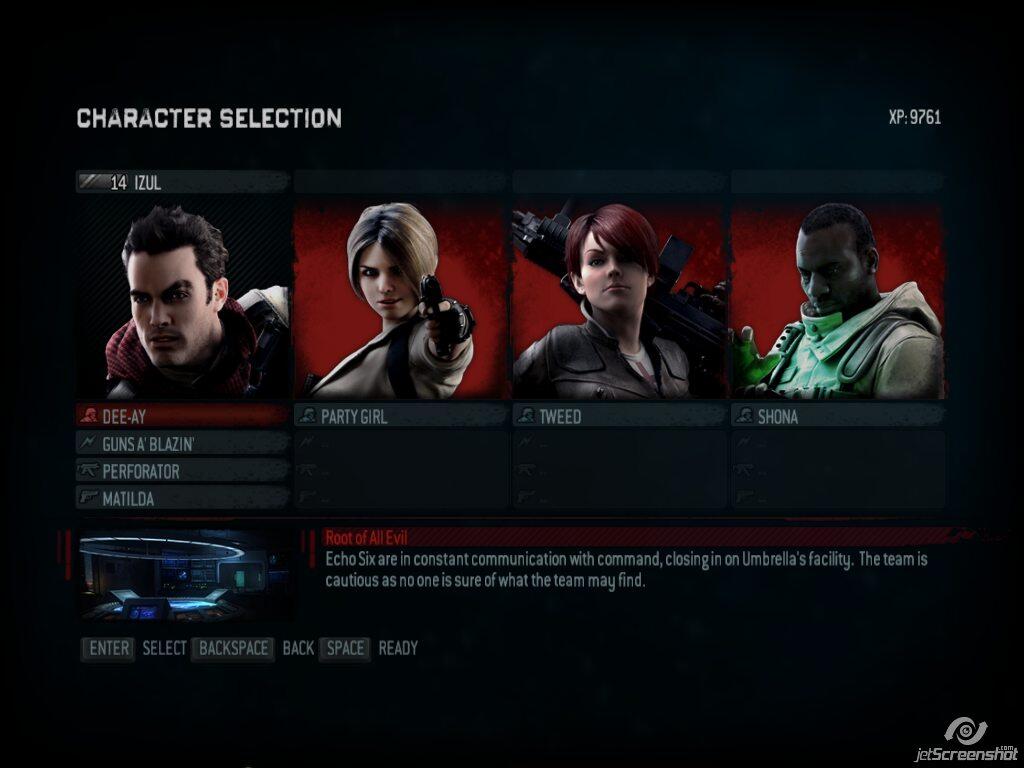Choose the Party Girl character portrait

pos(401,298)
